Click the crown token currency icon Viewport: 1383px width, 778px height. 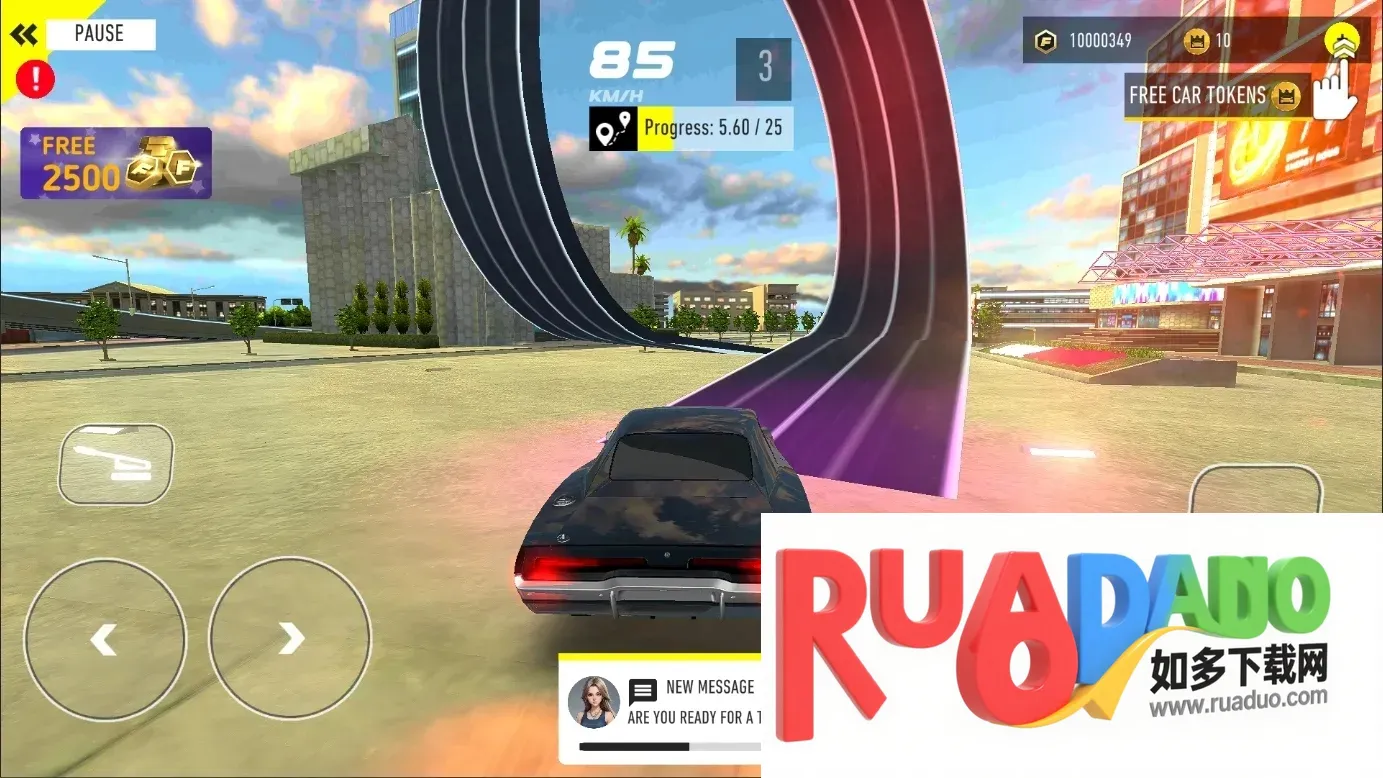(1196, 42)
